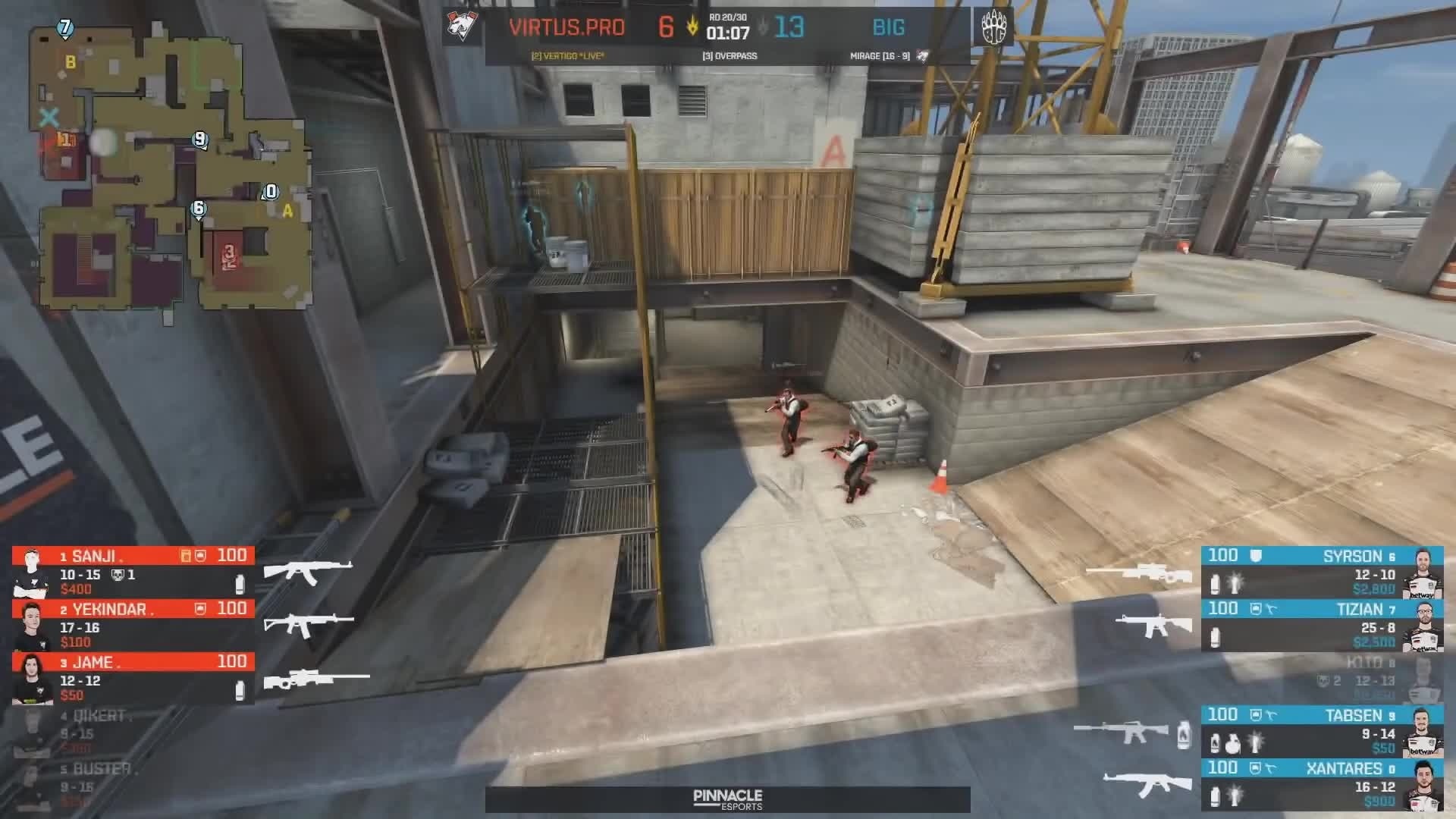Image resolution: width=1456 pixels, height=819 pixels.
Task: Click the round-loss shield icon beside KITO's stats
Action: click(1323, 681)
